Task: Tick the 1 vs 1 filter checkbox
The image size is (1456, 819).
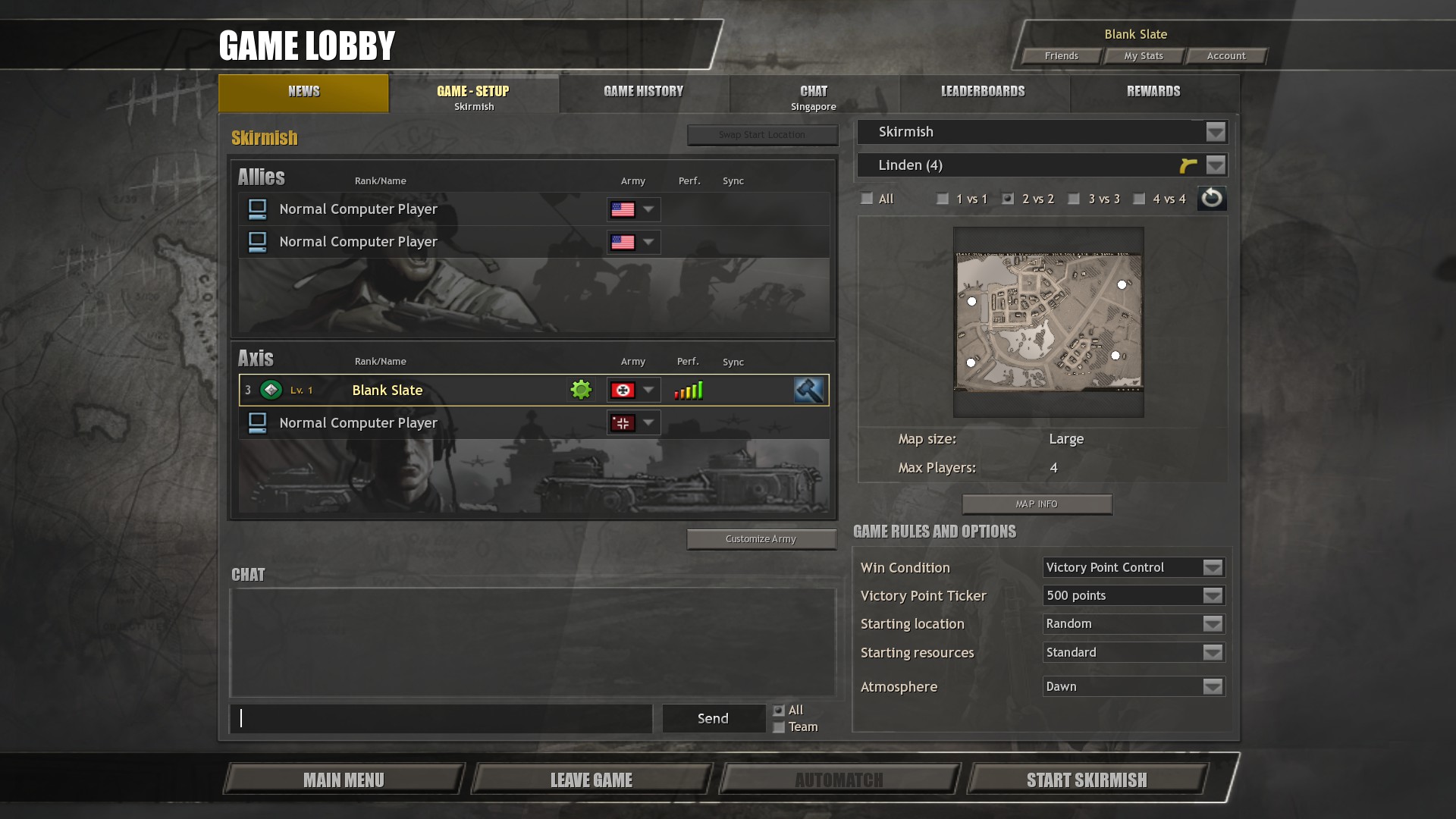Action: point(943,199)
